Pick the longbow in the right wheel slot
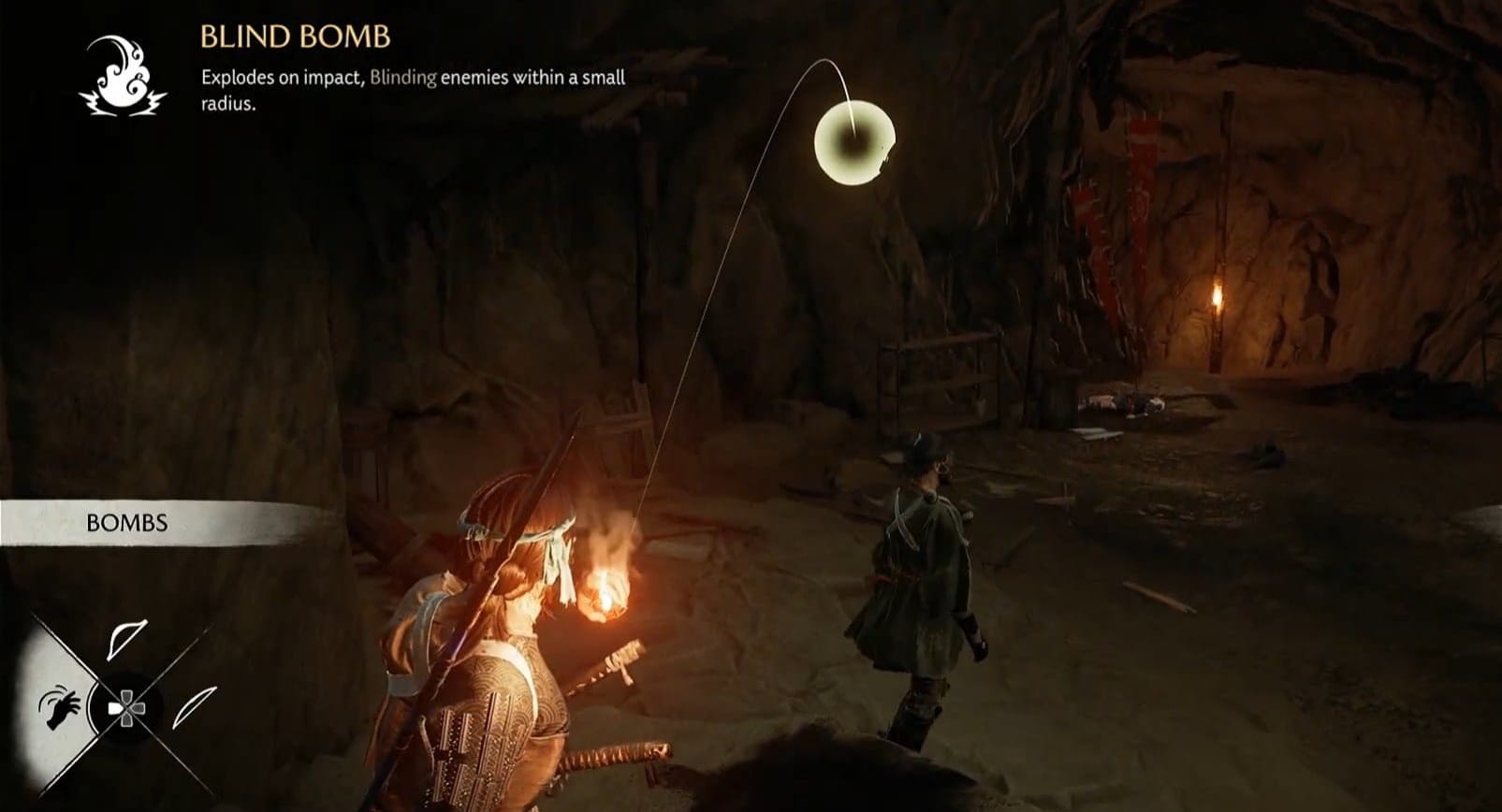1502x812 pixels. coord(194,707)
